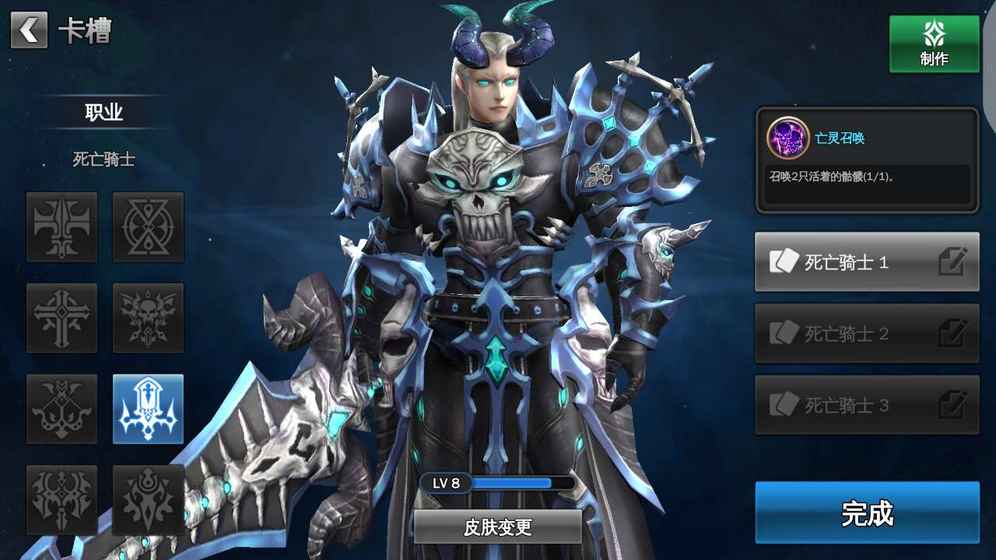Confirm with the blue 完成 button

867,513
